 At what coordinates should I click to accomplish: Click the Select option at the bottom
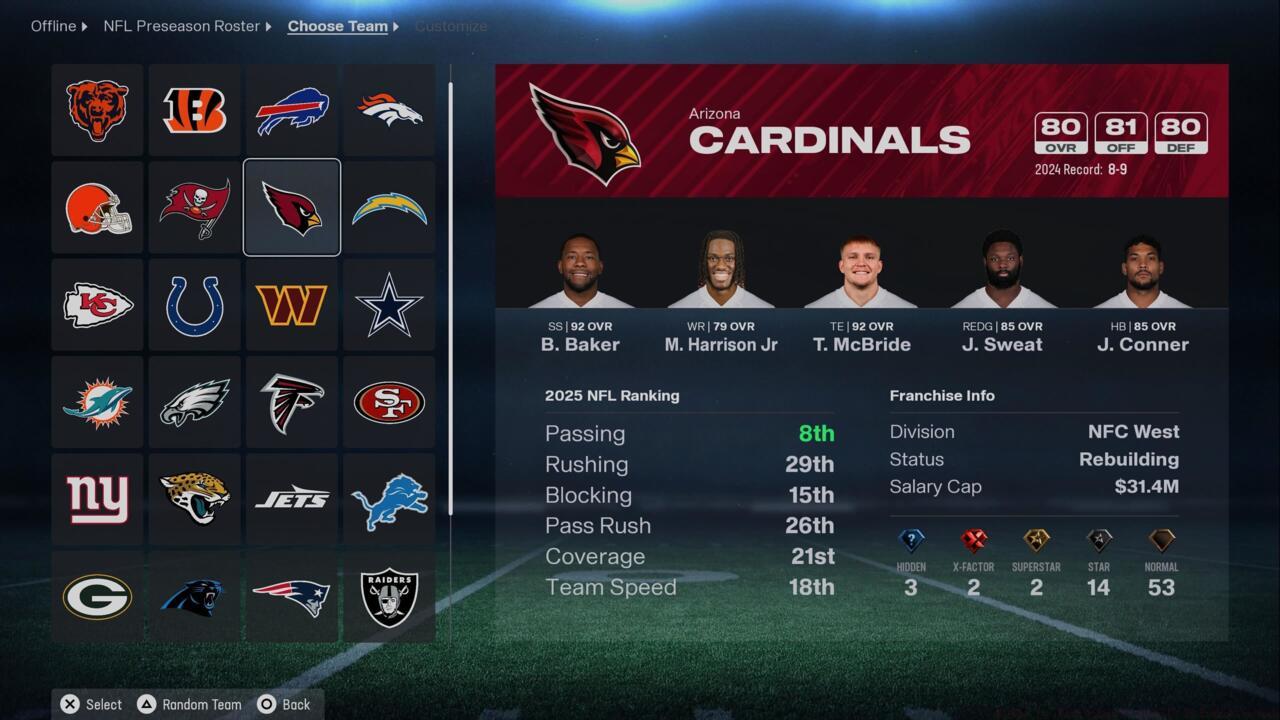tap(90, 704)
